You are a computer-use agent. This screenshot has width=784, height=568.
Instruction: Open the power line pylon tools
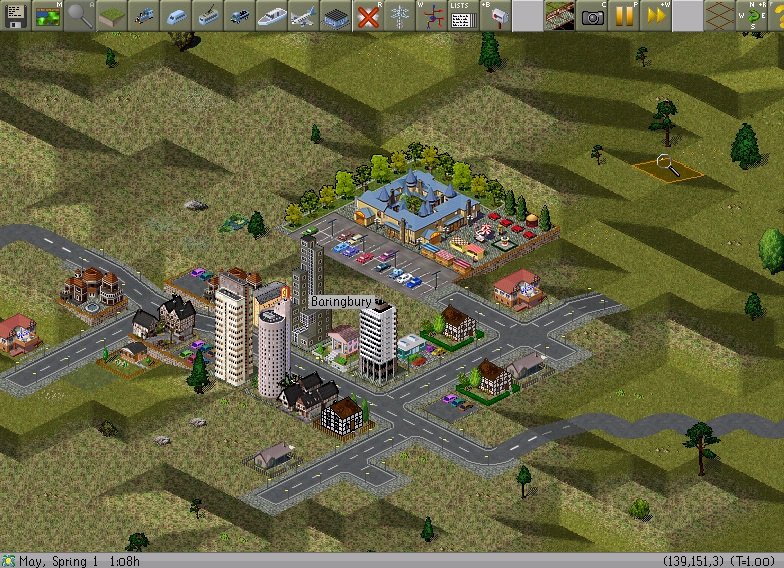tap(399, 15)
